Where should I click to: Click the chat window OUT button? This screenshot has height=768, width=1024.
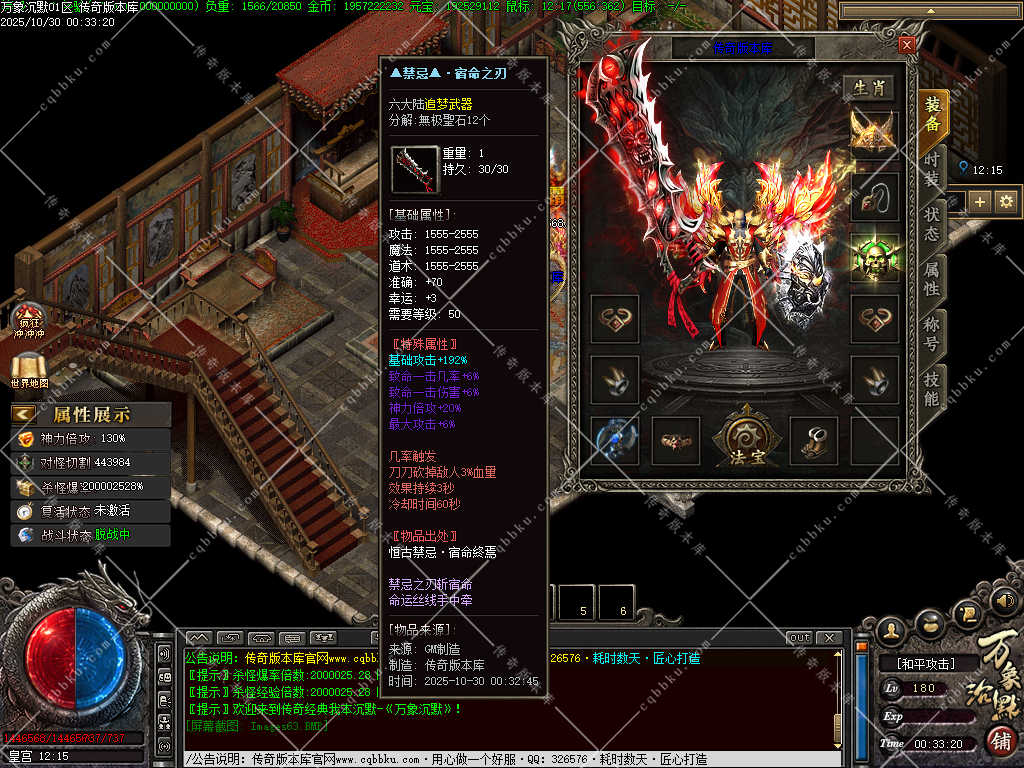tap(799, 638)
